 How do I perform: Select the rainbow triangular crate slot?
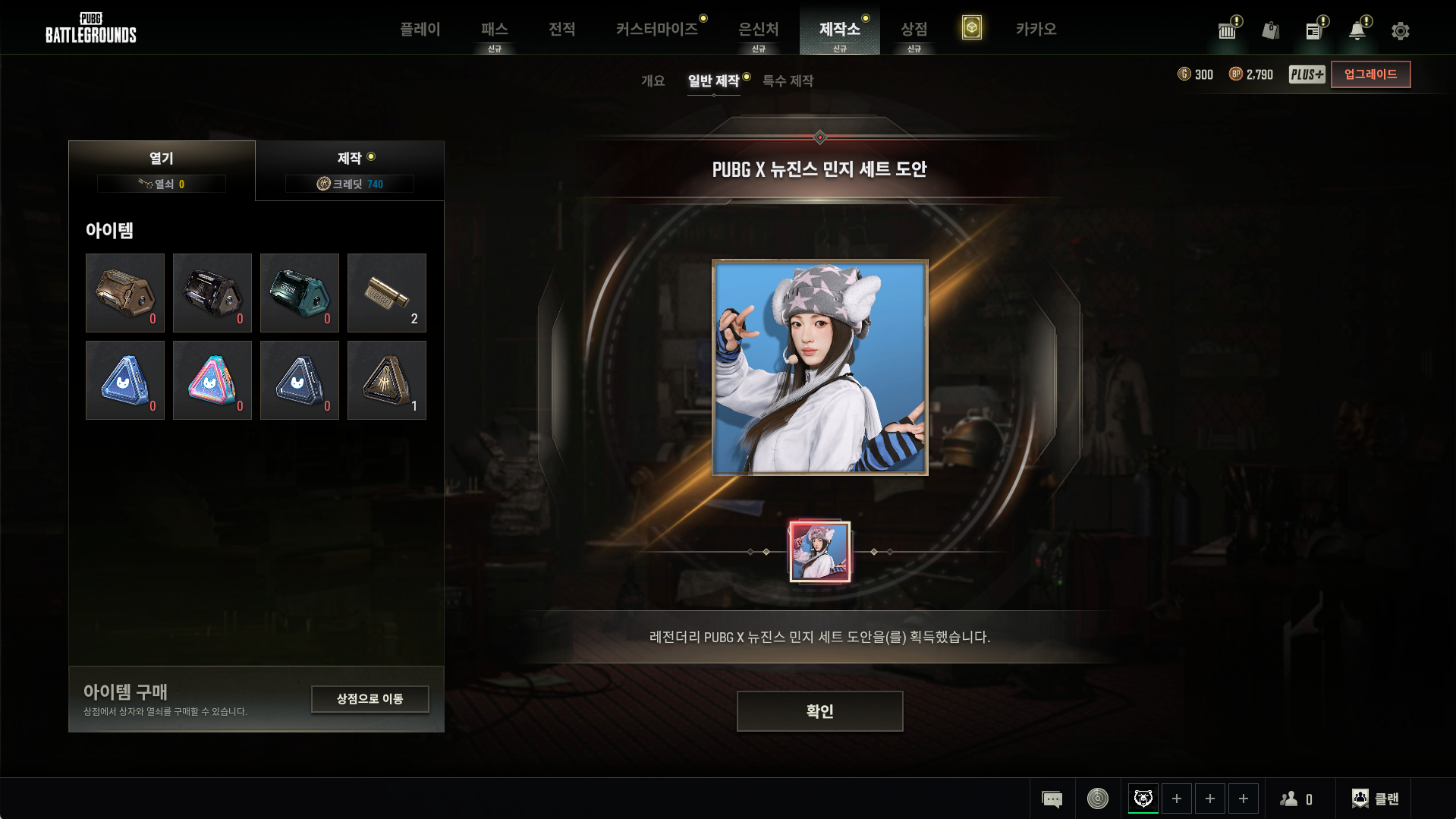(x=212, y=380)
